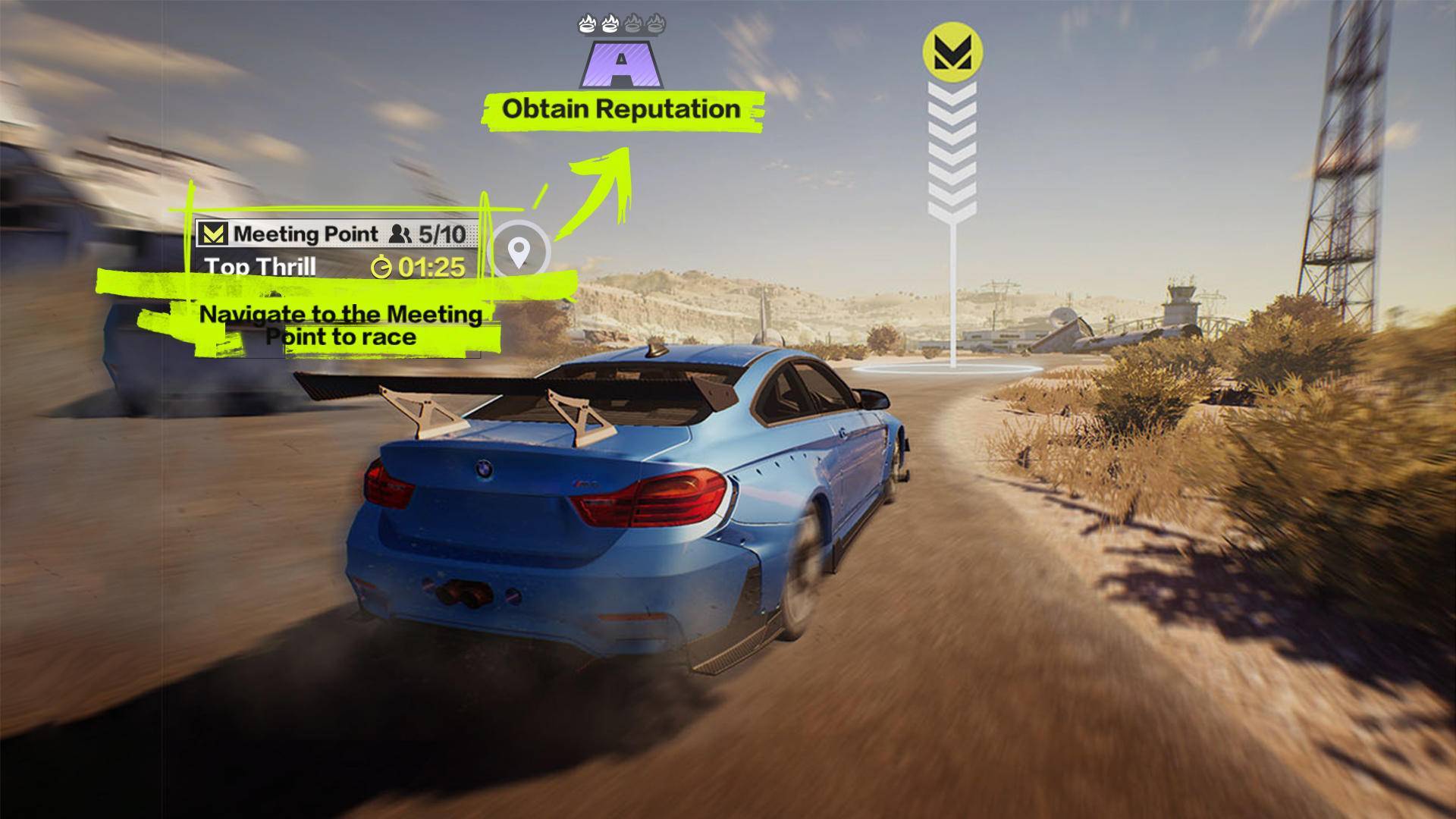This screenshot has width=1456, height=819.
Task: Click the 01:25 countdown timer display
Action: pos(433,267)
